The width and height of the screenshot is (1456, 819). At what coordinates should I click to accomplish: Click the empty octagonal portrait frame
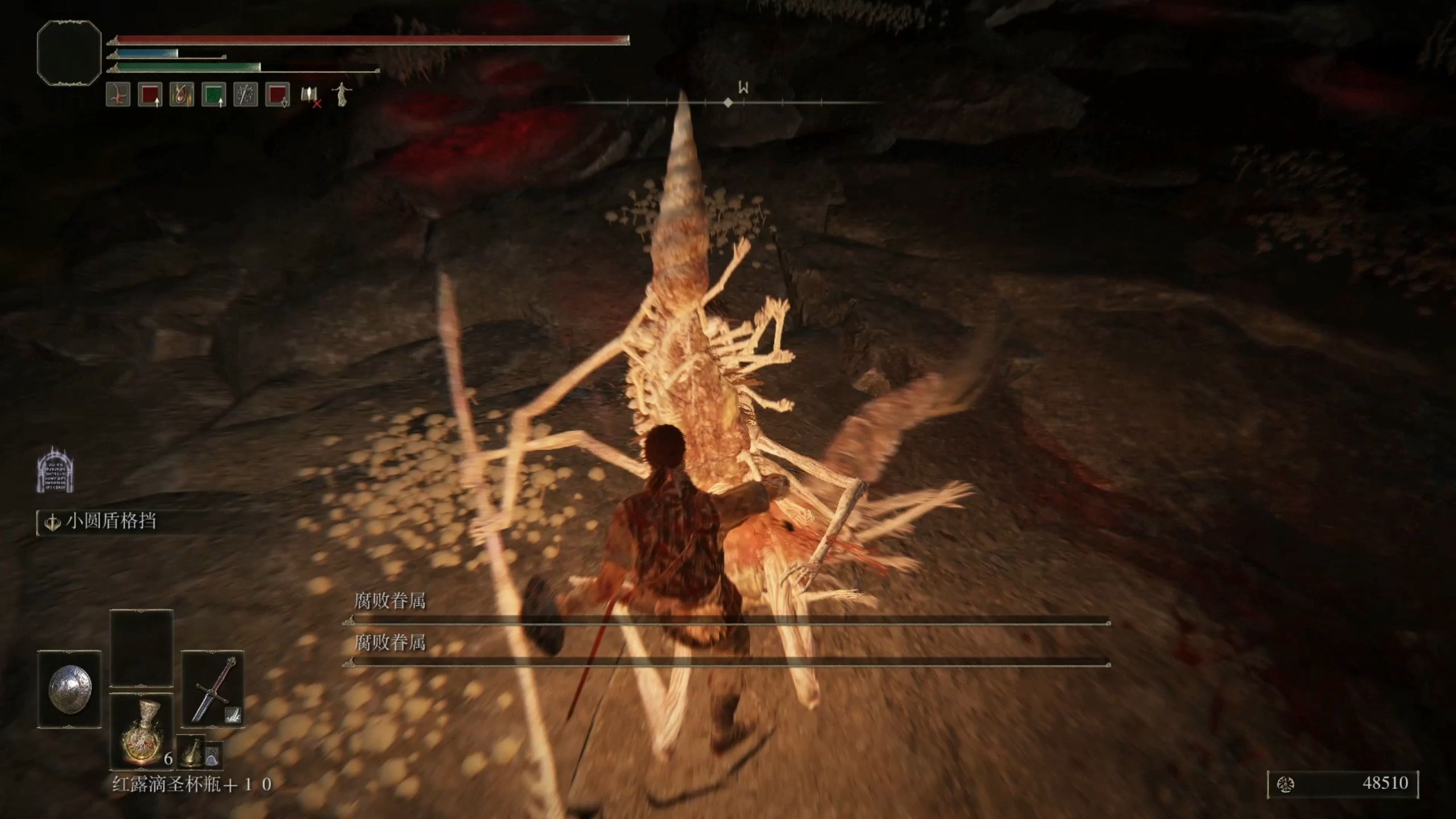coord(69,53)
